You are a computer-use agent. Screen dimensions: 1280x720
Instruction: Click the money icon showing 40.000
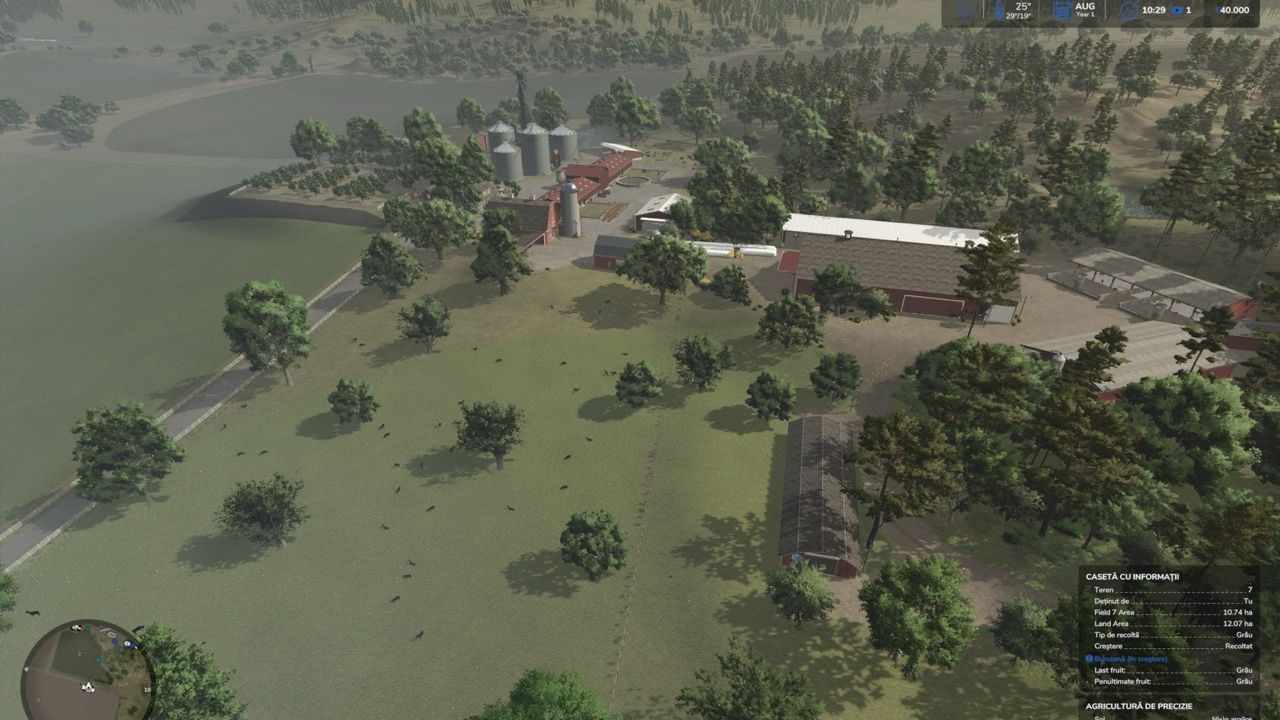point(1219,10)
